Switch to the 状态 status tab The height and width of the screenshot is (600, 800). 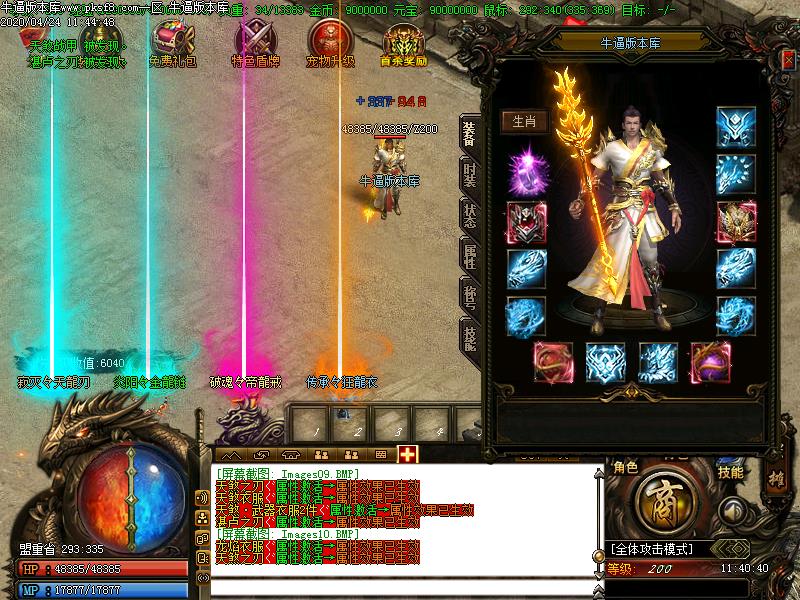(470, 214)
